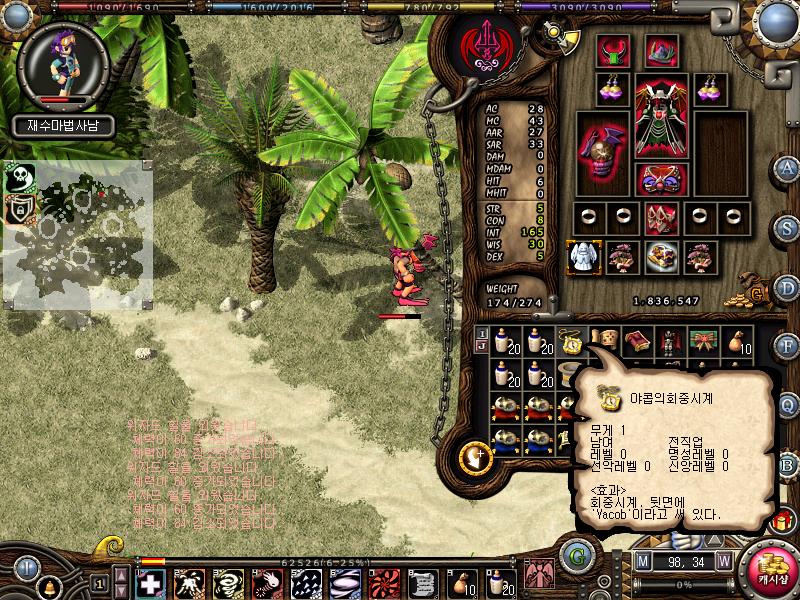The width and height of the screenshot is (800, 600).
Task: Select the equipped skull orb weapon
Action: pos(600,155)
